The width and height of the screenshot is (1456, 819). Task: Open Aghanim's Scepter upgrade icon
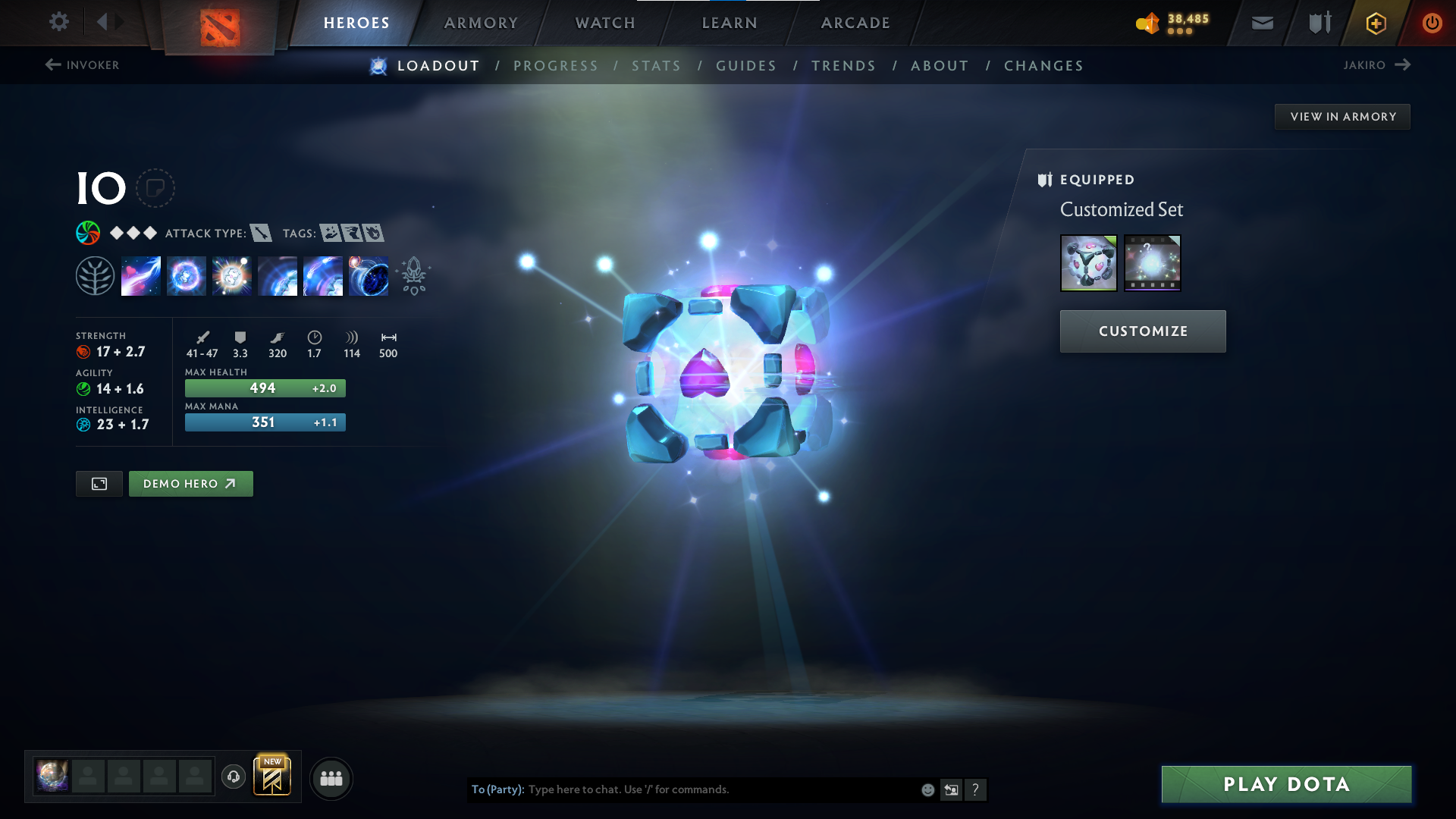coord(413,275)
